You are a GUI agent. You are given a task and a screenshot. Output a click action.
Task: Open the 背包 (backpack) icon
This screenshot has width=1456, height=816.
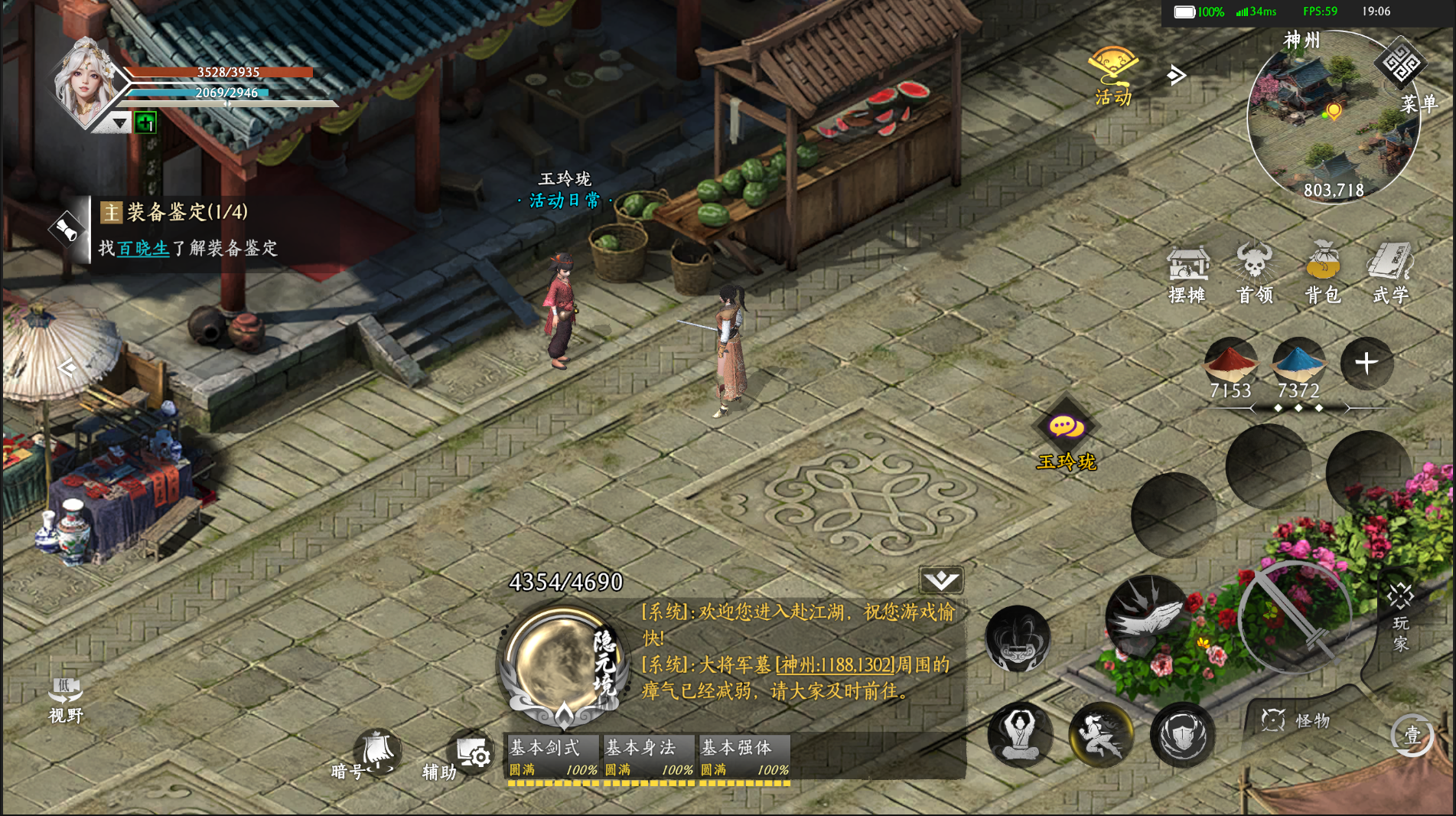[1323, 268]
